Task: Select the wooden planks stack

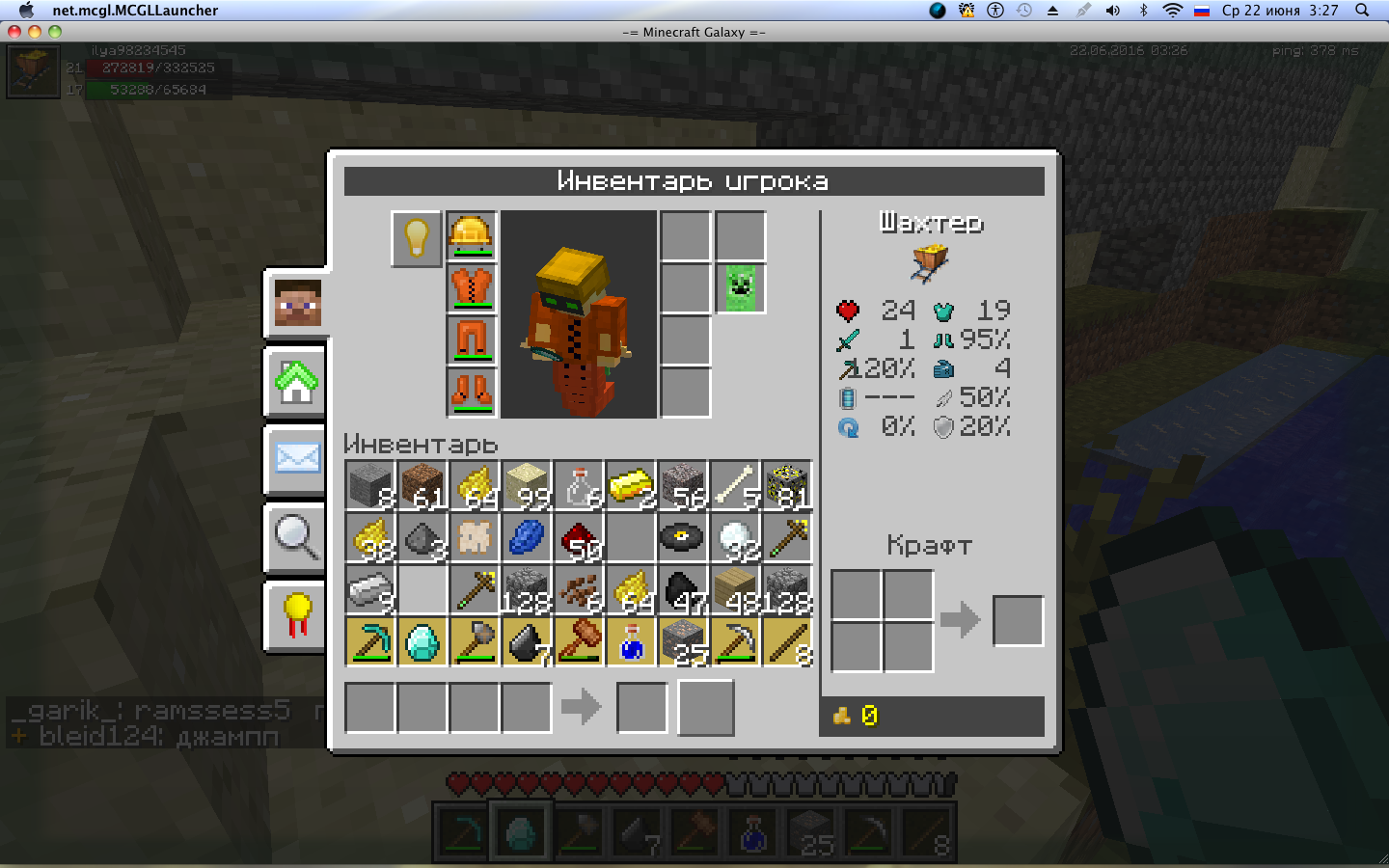Action: pyautogui.click(x=735, y=589)
